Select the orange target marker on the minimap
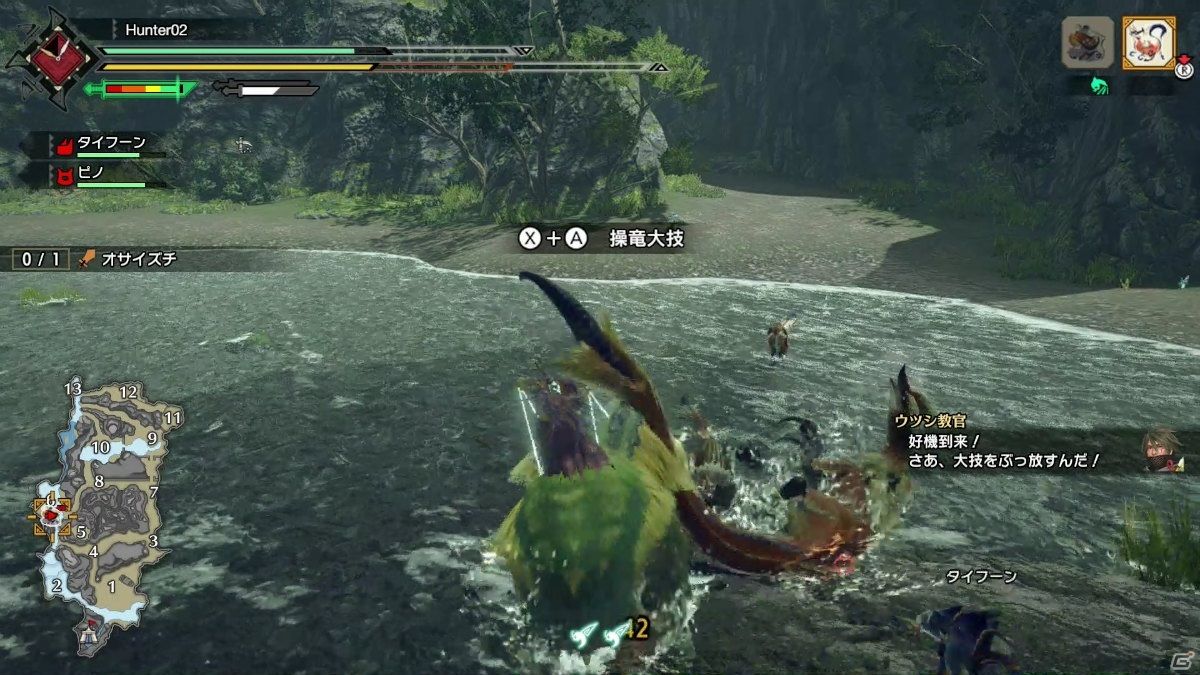Viewport: 1200px width, 675px height. pos(51,516)
